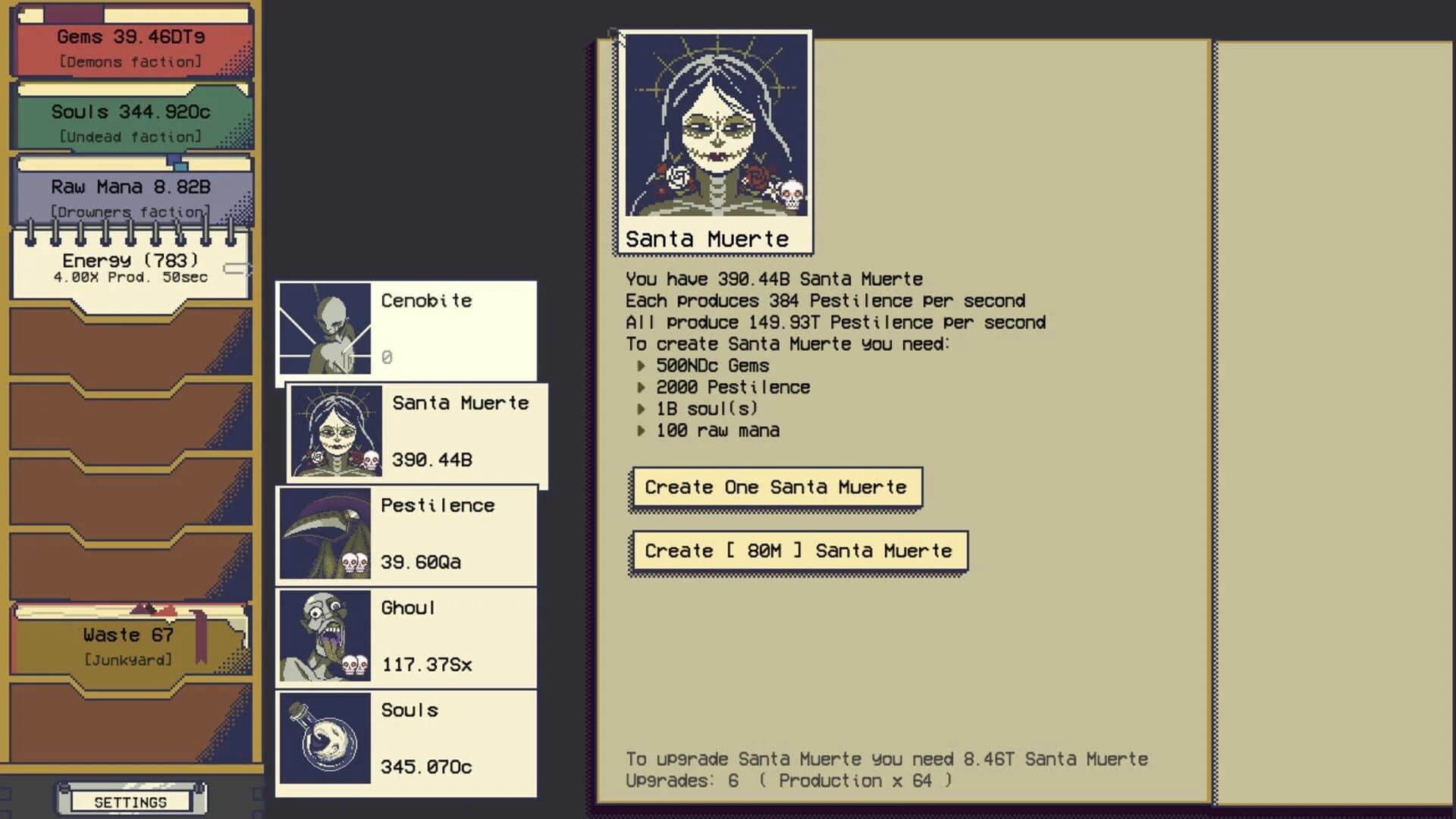The width and height of the screenshot is (1456, 819).
Task: Click Create 80M Santa Muerte
Action: (x=798, y=551)
